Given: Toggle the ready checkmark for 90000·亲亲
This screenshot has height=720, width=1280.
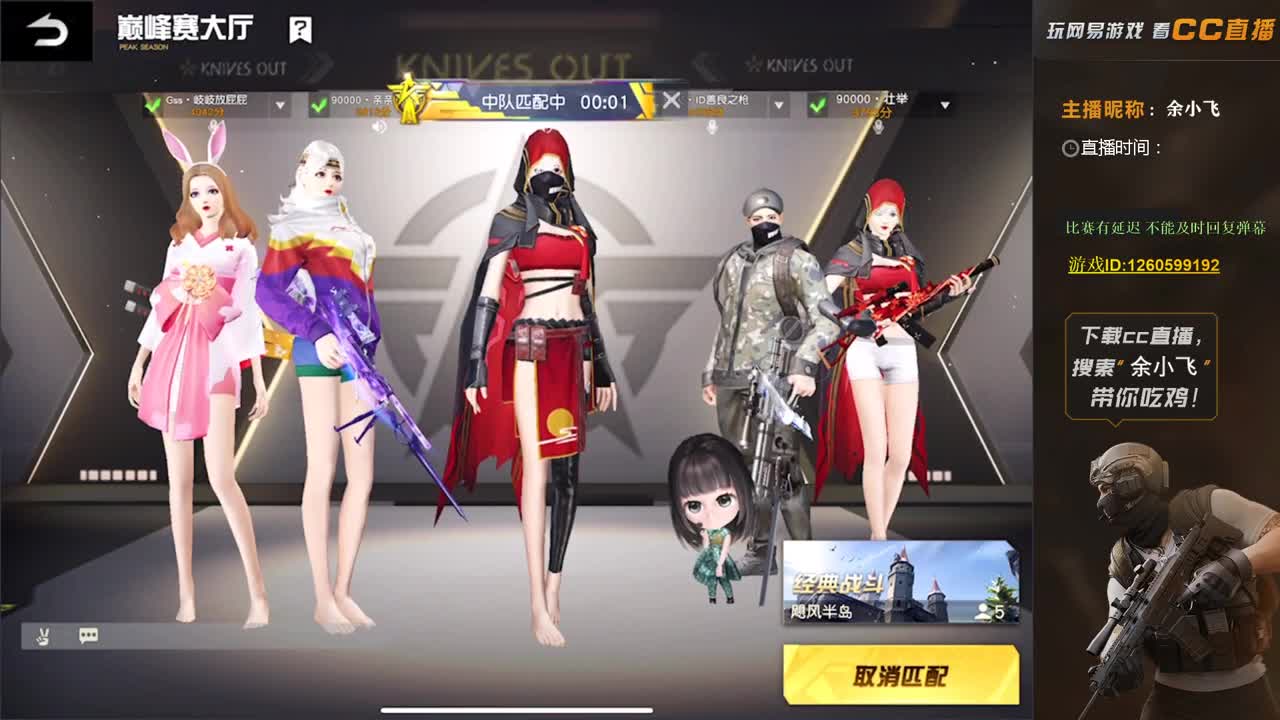Looking at the screenshot, I should click(318, 103).
